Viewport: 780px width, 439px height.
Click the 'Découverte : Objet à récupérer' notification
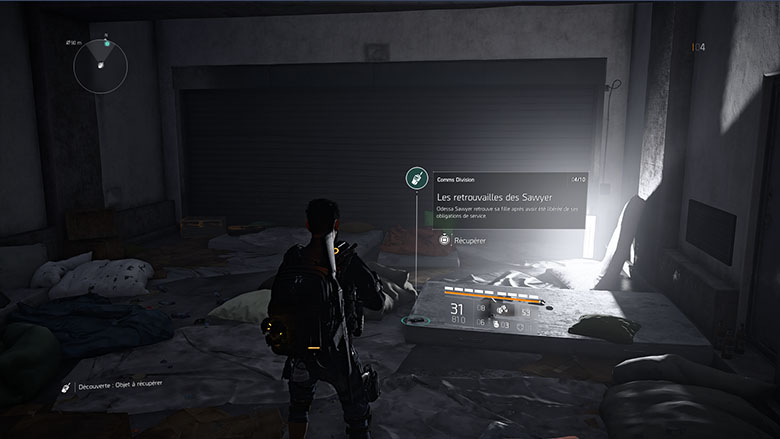pos(112,383)
